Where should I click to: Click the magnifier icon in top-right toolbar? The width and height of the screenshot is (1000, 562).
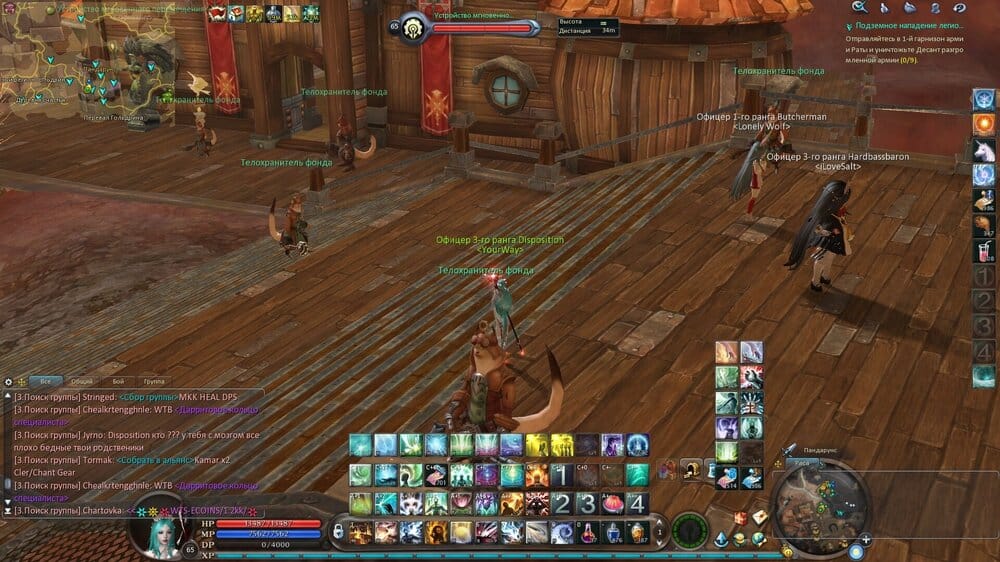coord(858,8)
